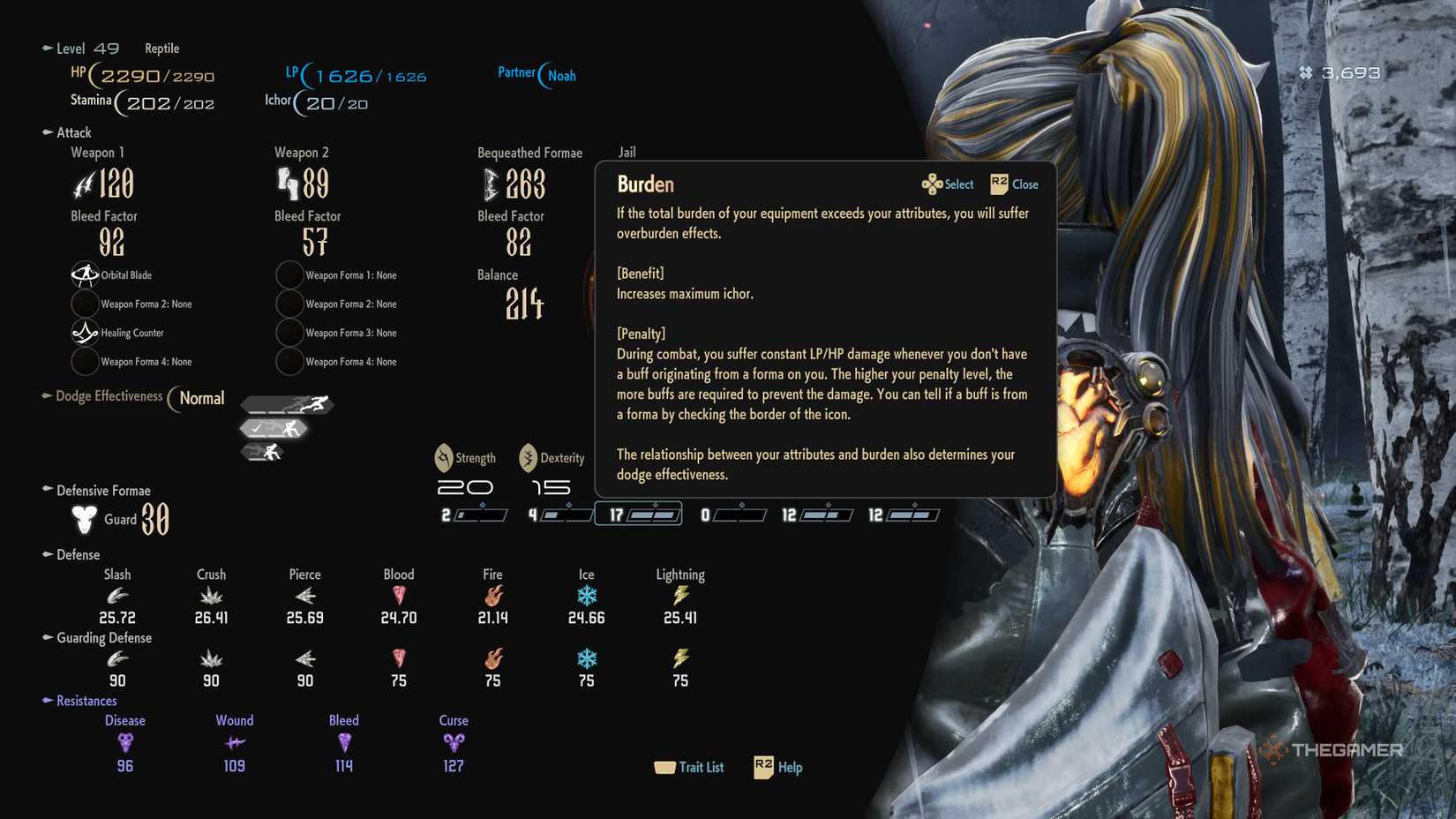The image size is (1456, 819).
Task: Select the Healing Counter forma icon
Action: point(84,333)
